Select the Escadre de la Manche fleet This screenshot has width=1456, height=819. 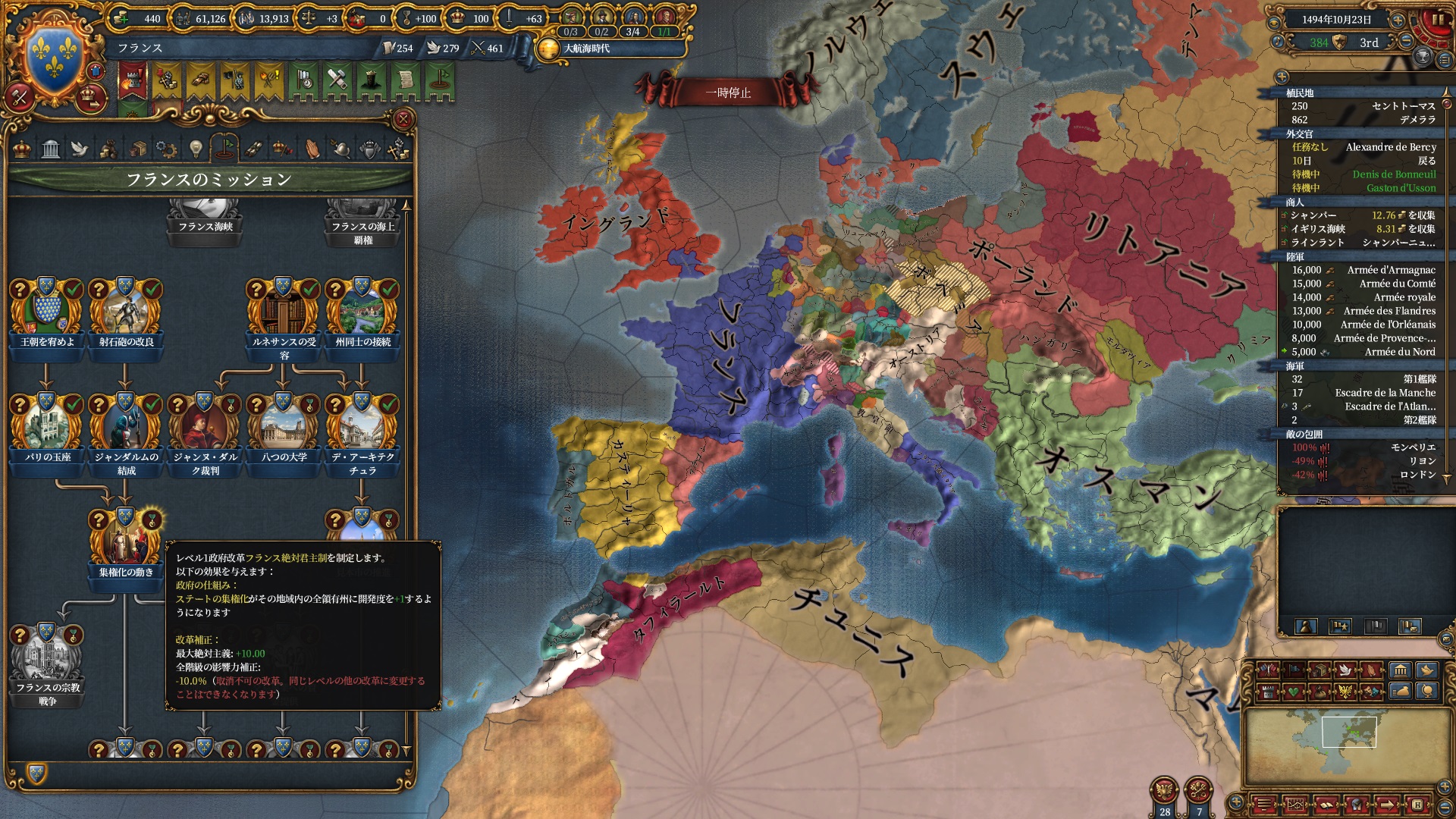coord(1363,393)
